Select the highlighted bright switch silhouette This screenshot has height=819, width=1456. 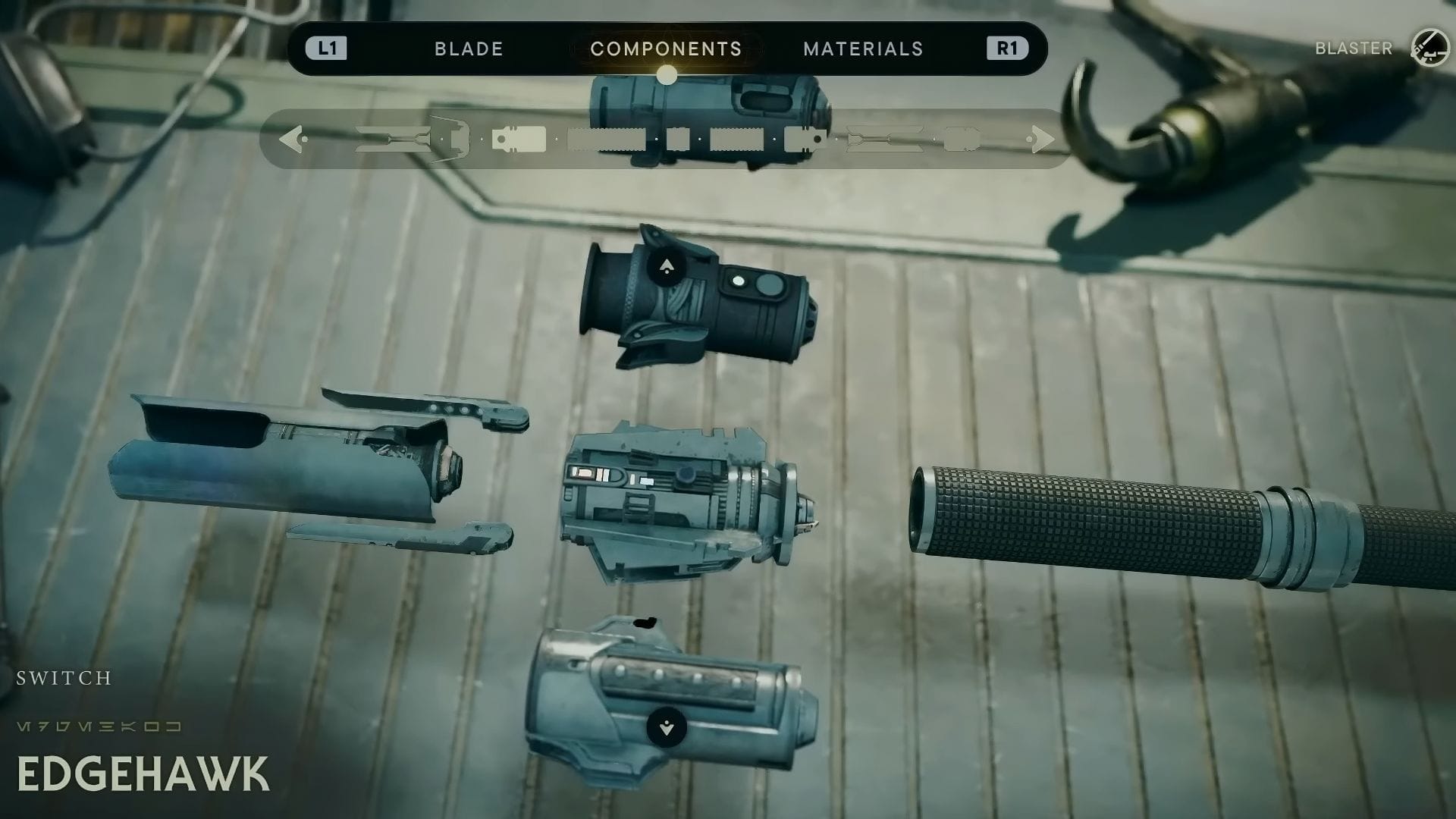pyautogui.click(x=519, y=138)
